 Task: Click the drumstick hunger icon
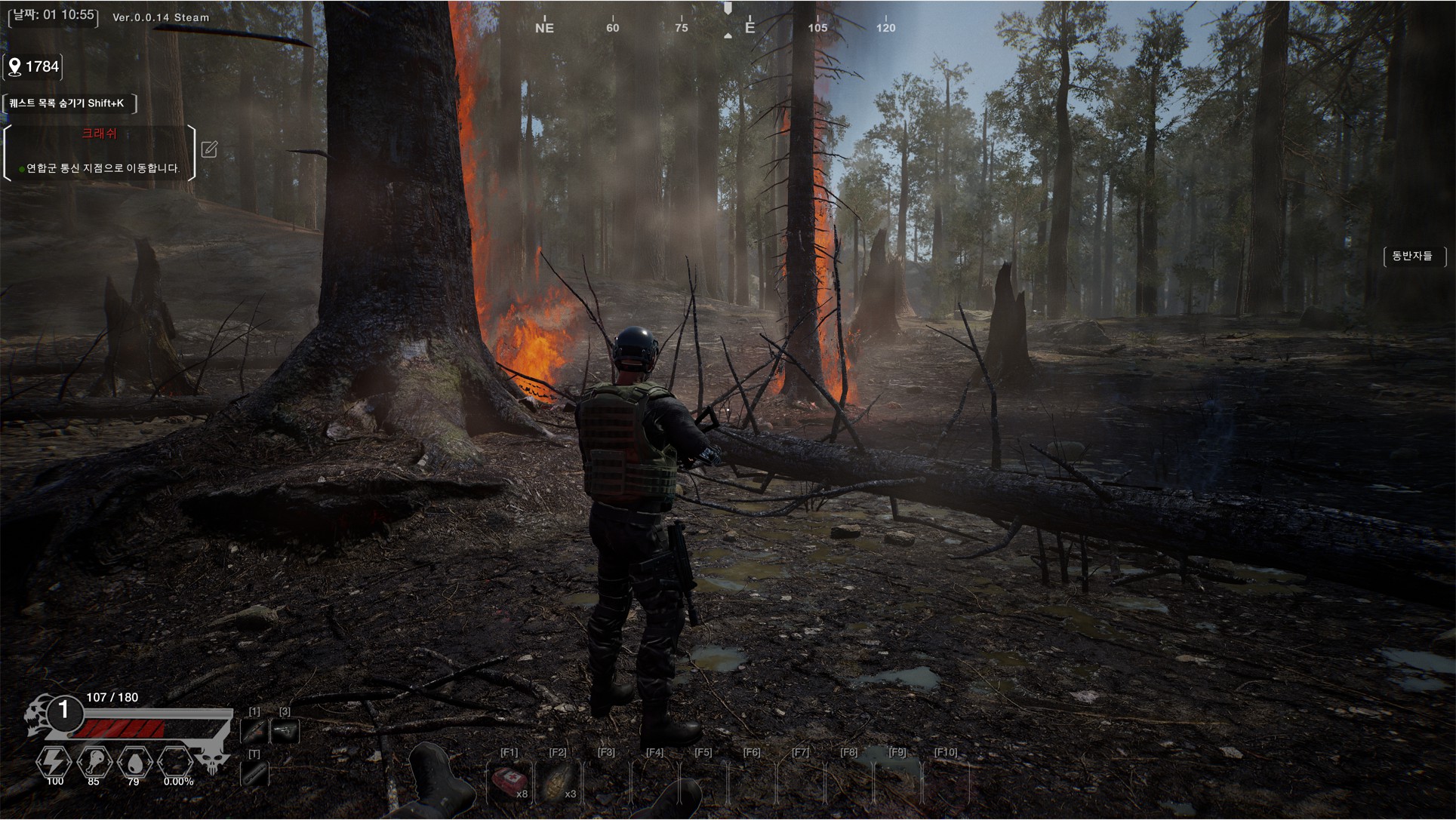94,763
